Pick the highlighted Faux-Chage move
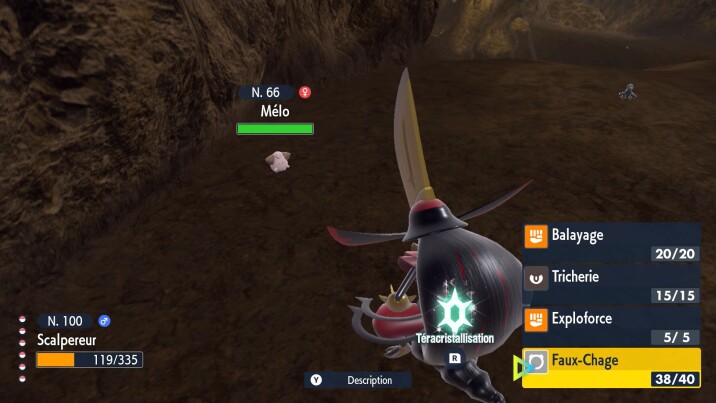This screenshot has height=403, width=716. click(611, 367)
